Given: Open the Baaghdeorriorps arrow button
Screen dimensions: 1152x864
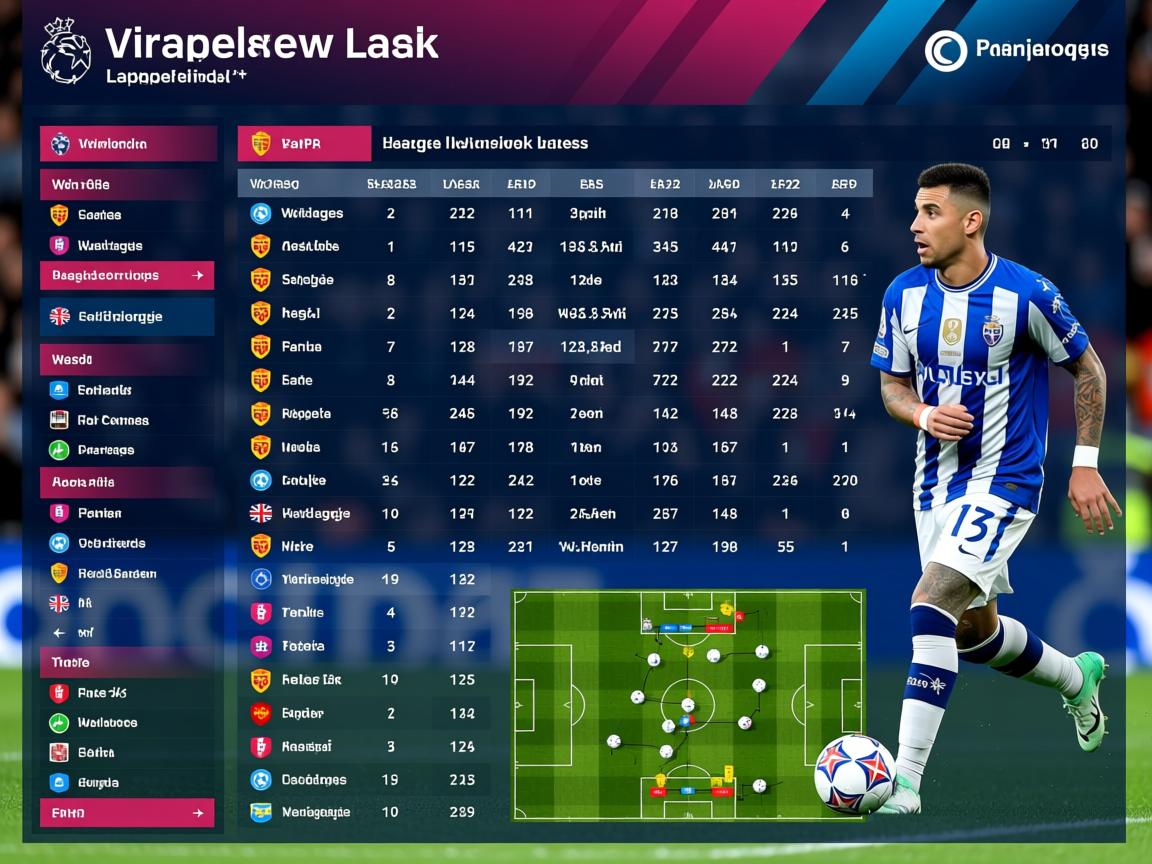Looking at the screenshot, I should point(127,275).
